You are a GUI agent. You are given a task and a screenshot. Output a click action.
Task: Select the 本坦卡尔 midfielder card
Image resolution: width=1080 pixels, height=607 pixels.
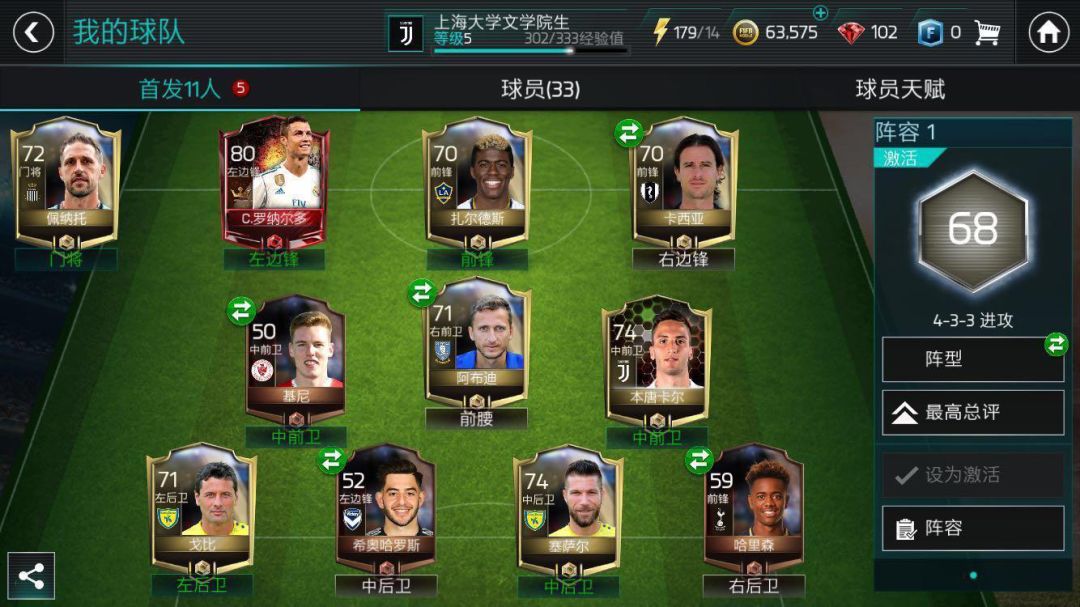pyautogui.click(x=656, y=362)
